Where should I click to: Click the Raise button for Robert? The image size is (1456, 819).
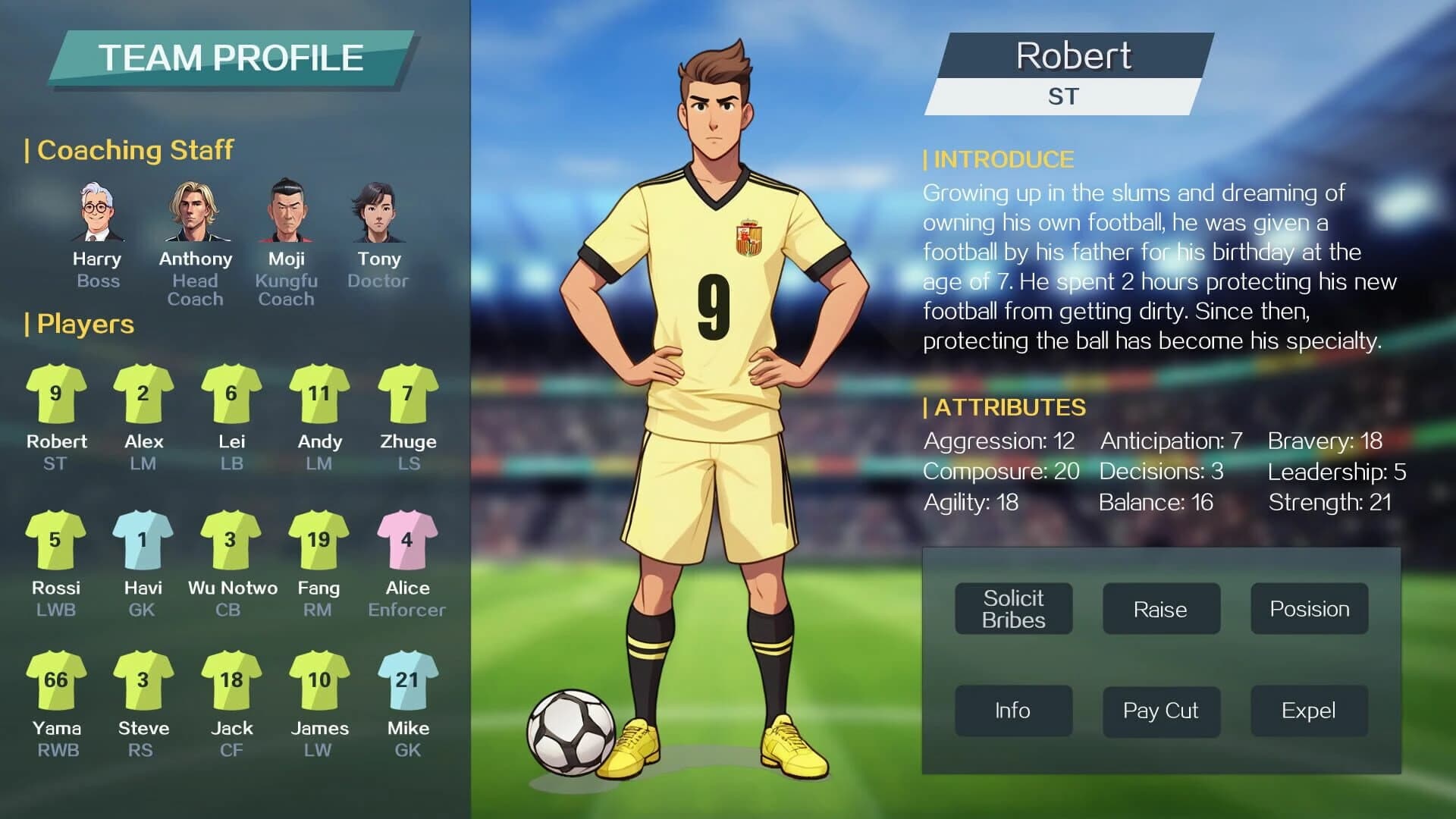tap(1161, 609)
